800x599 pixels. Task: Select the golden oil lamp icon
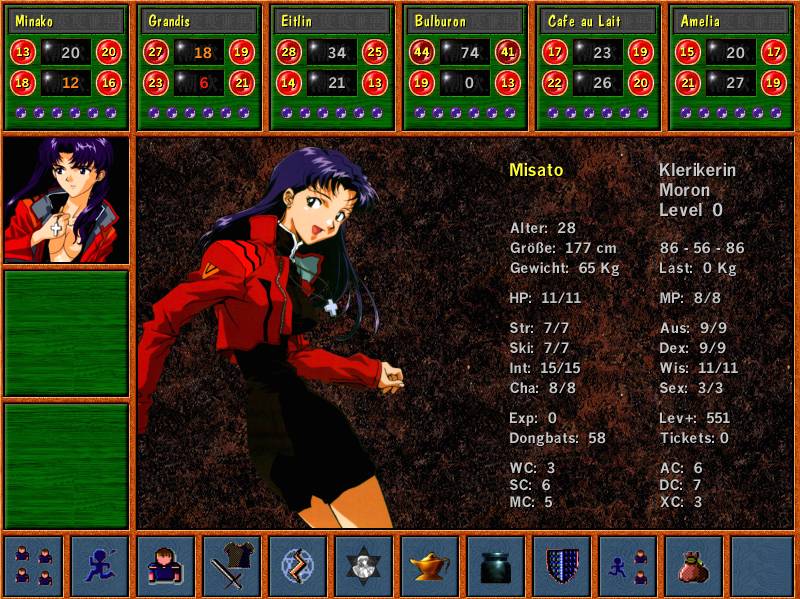tap(430, 566)
